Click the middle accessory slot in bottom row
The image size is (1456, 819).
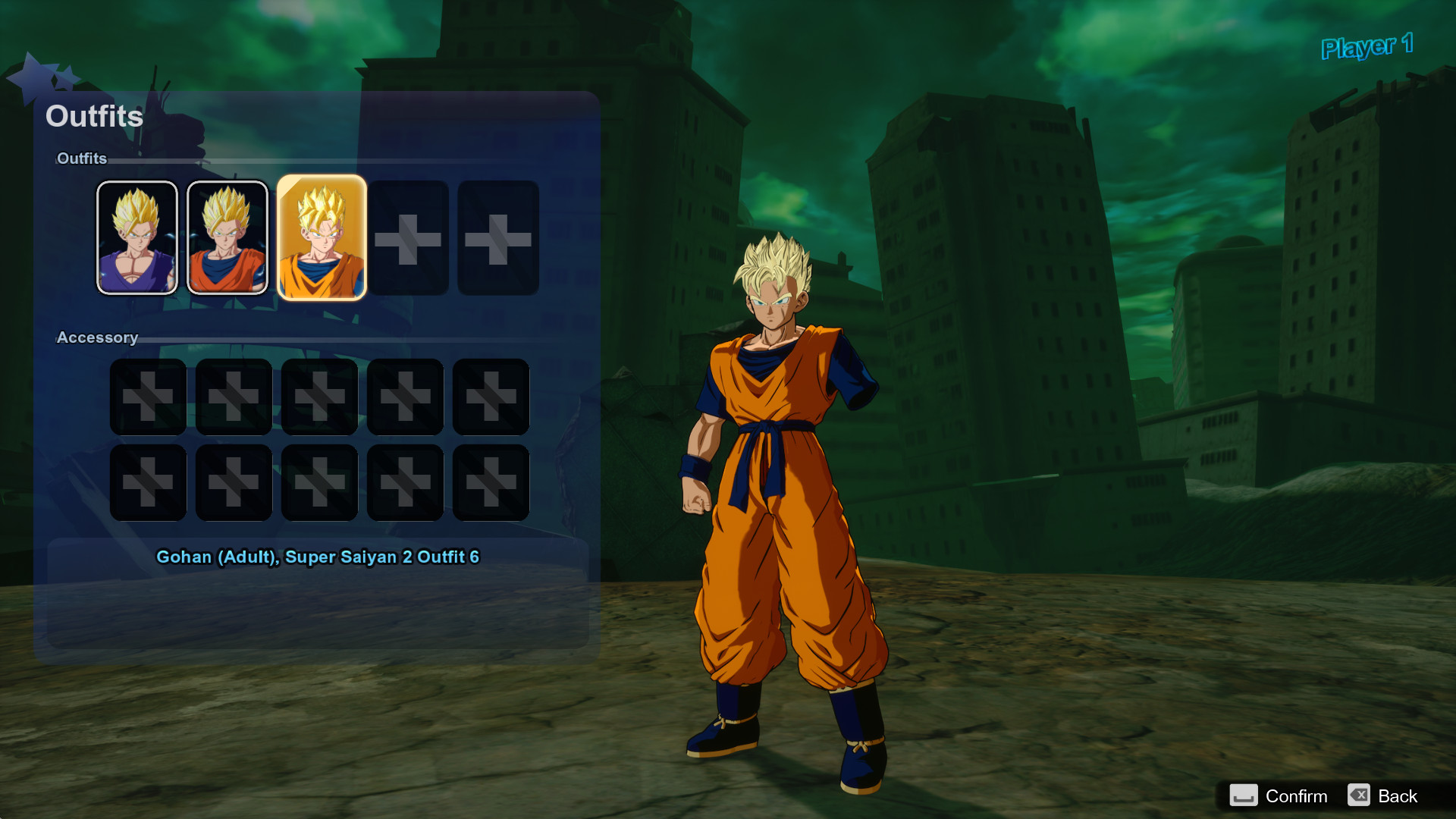(x=318, y=482)
